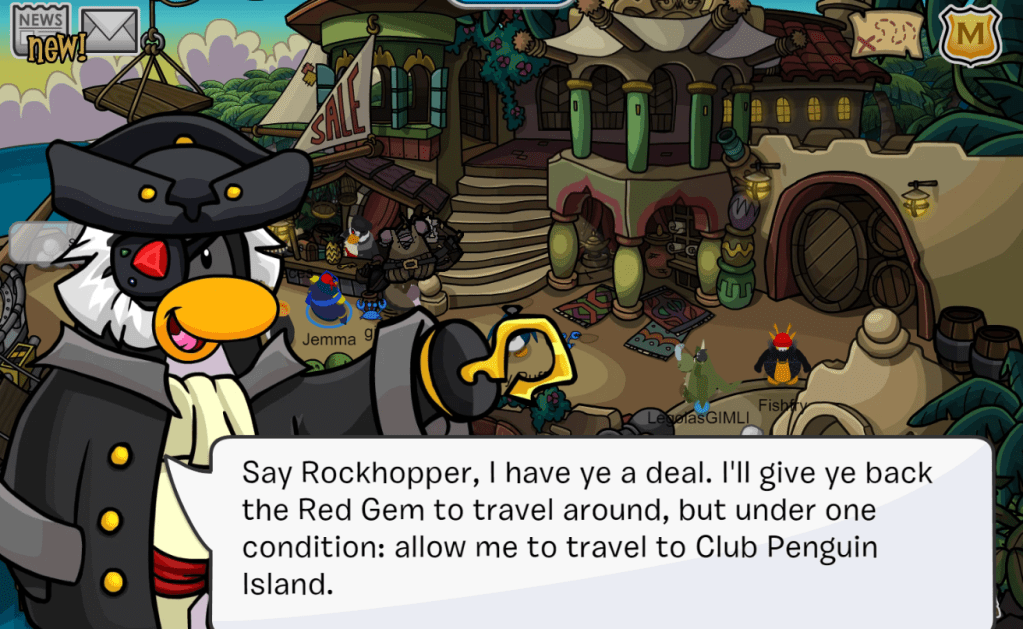
Task: Open the treasure map icon
Action: coord(887,34)
